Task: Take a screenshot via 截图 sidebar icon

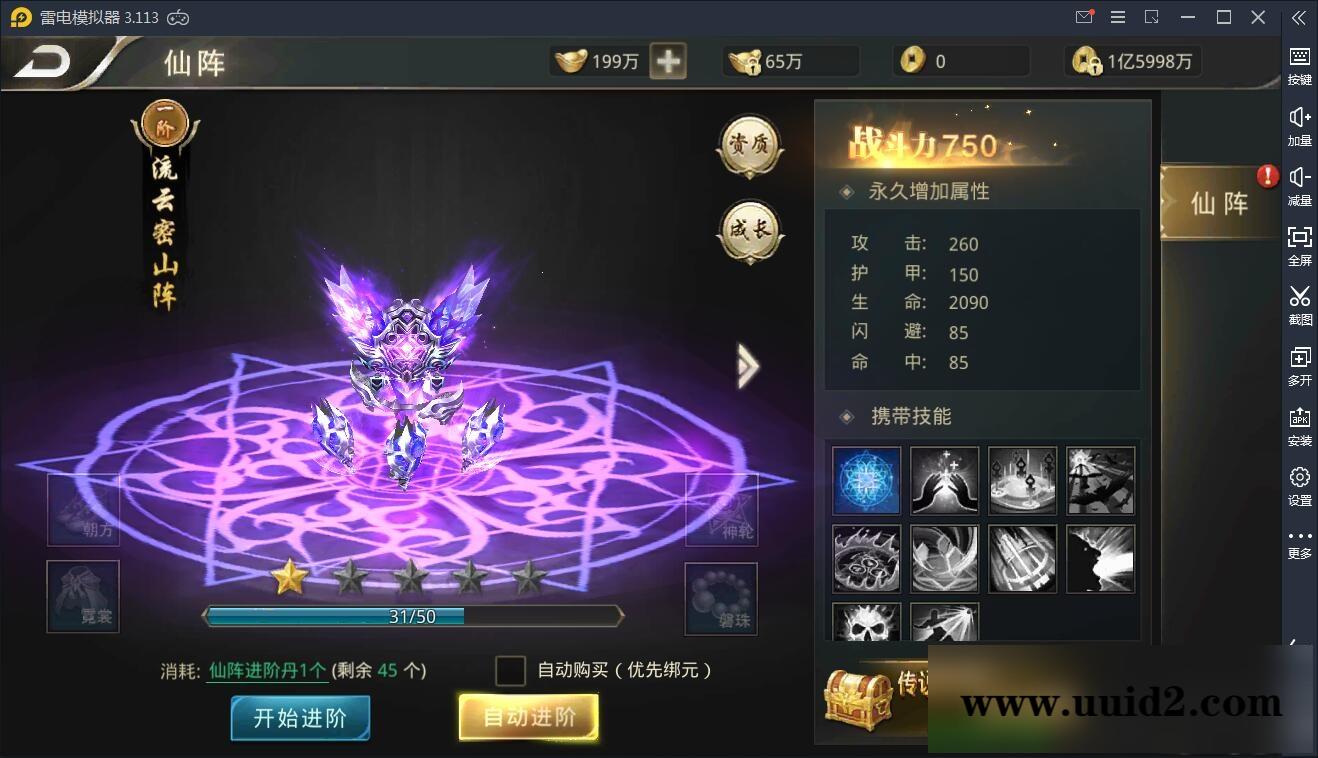Action: point(1299,307)
